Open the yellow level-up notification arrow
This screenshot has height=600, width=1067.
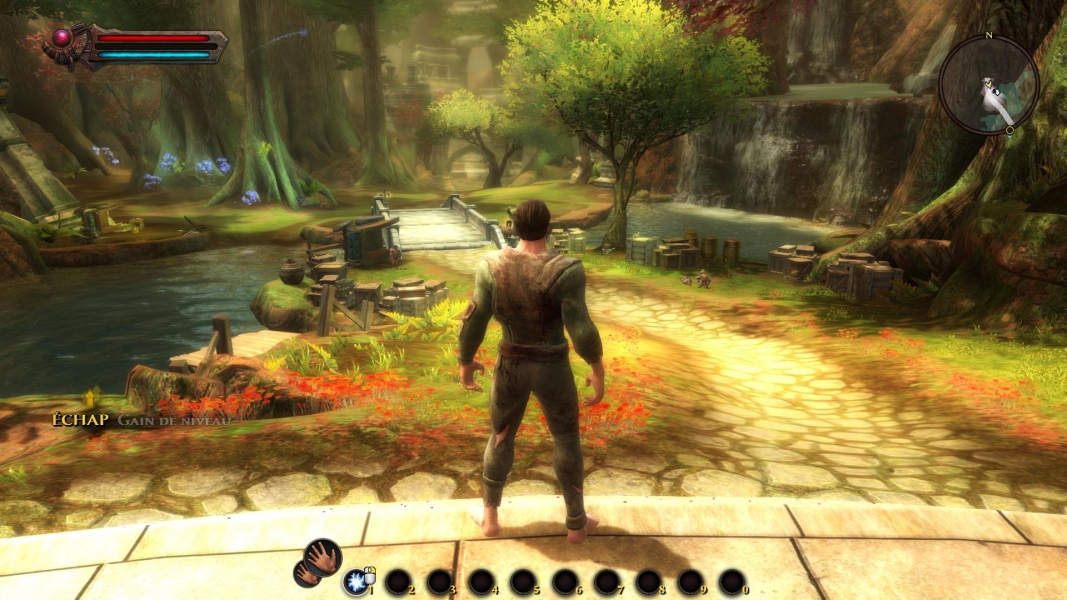coord(92,399)
